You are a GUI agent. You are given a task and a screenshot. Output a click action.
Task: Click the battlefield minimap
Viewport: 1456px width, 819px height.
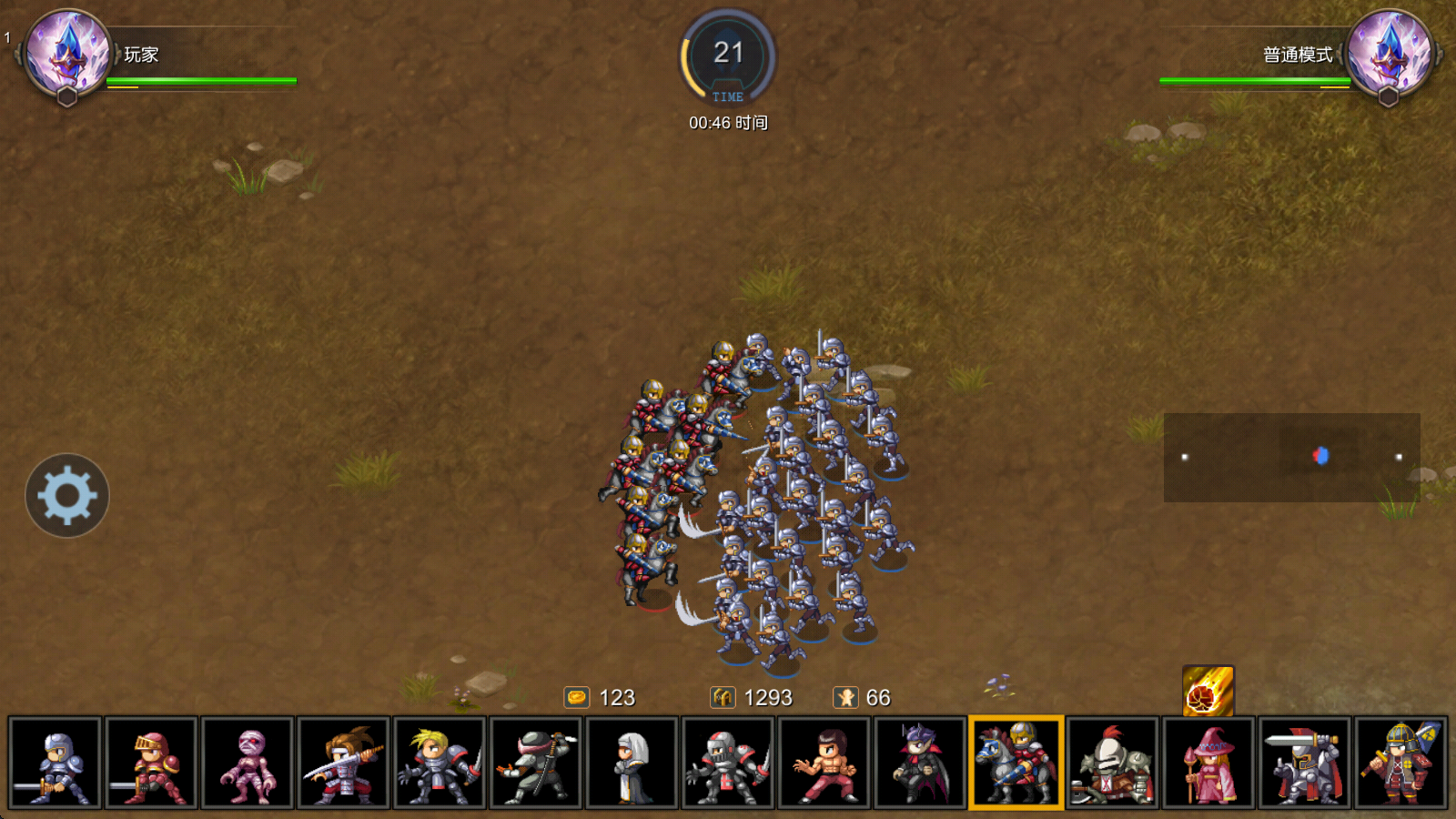click(x=1291, y=457)
